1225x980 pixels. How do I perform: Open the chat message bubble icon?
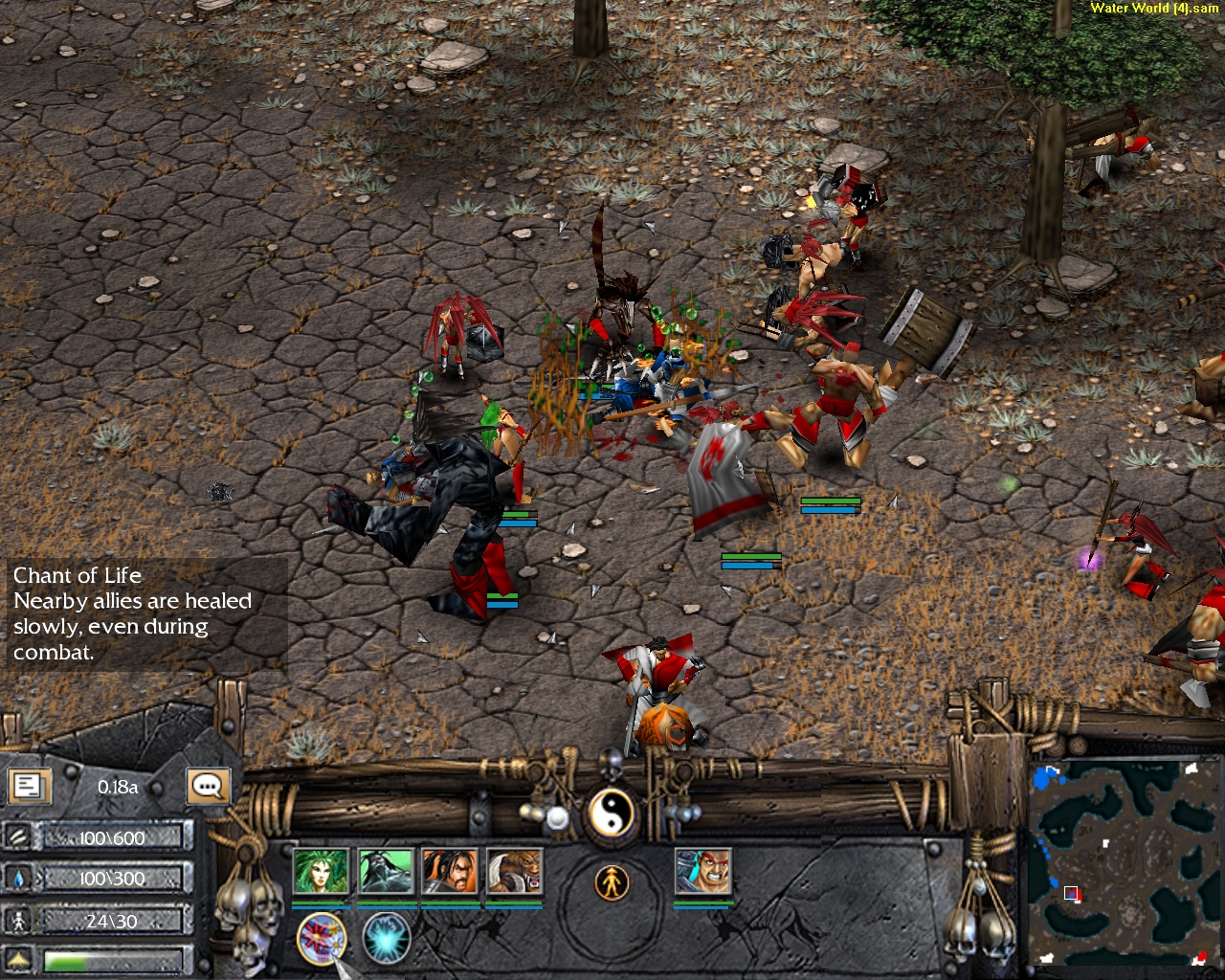pos(207,786)
